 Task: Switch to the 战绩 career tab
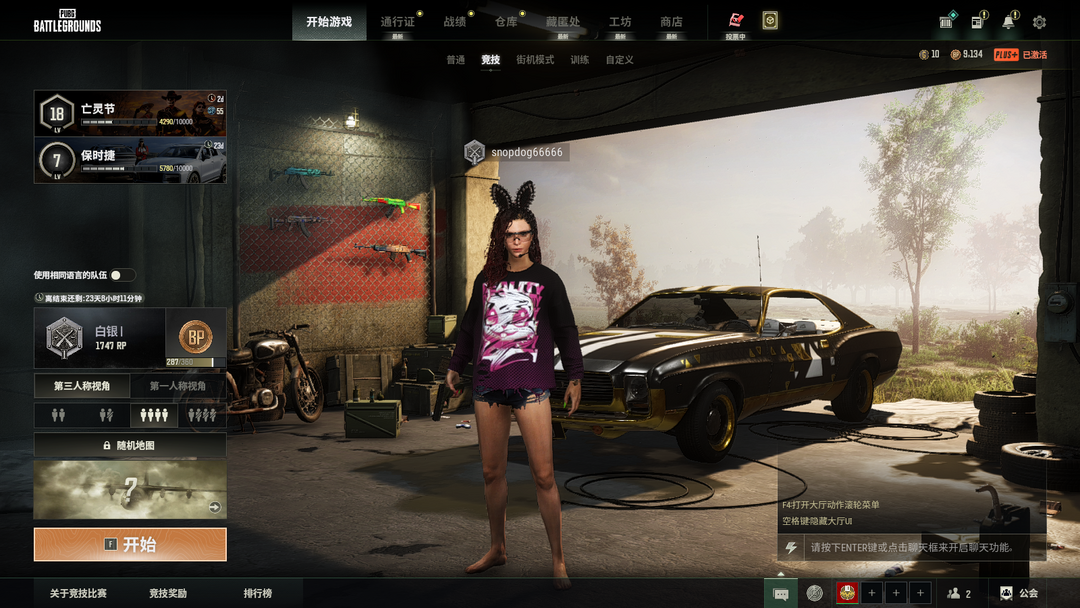[x=455, y=22]
